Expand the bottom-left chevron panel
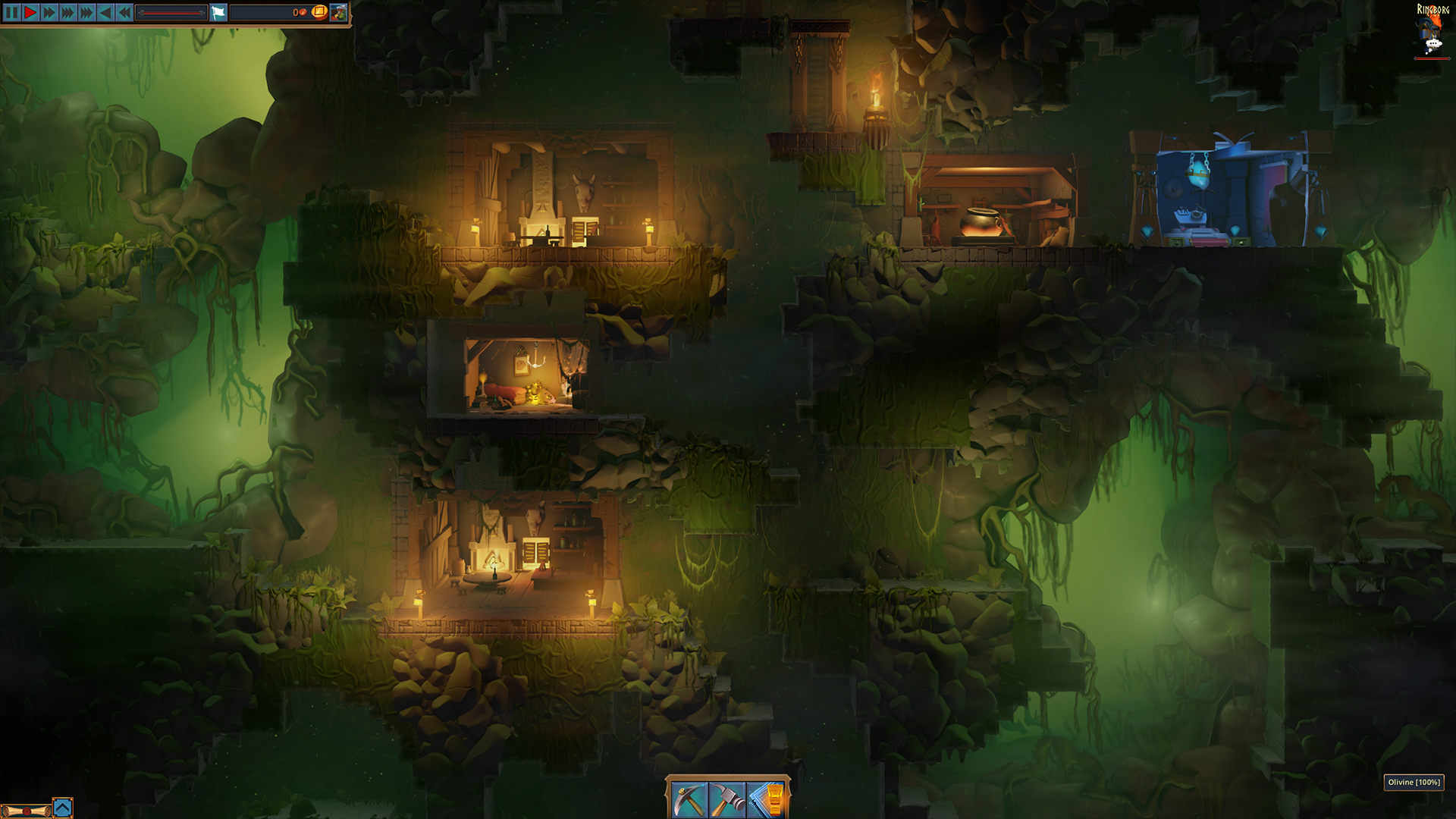 pyautogui.click(x=63, y=808)
